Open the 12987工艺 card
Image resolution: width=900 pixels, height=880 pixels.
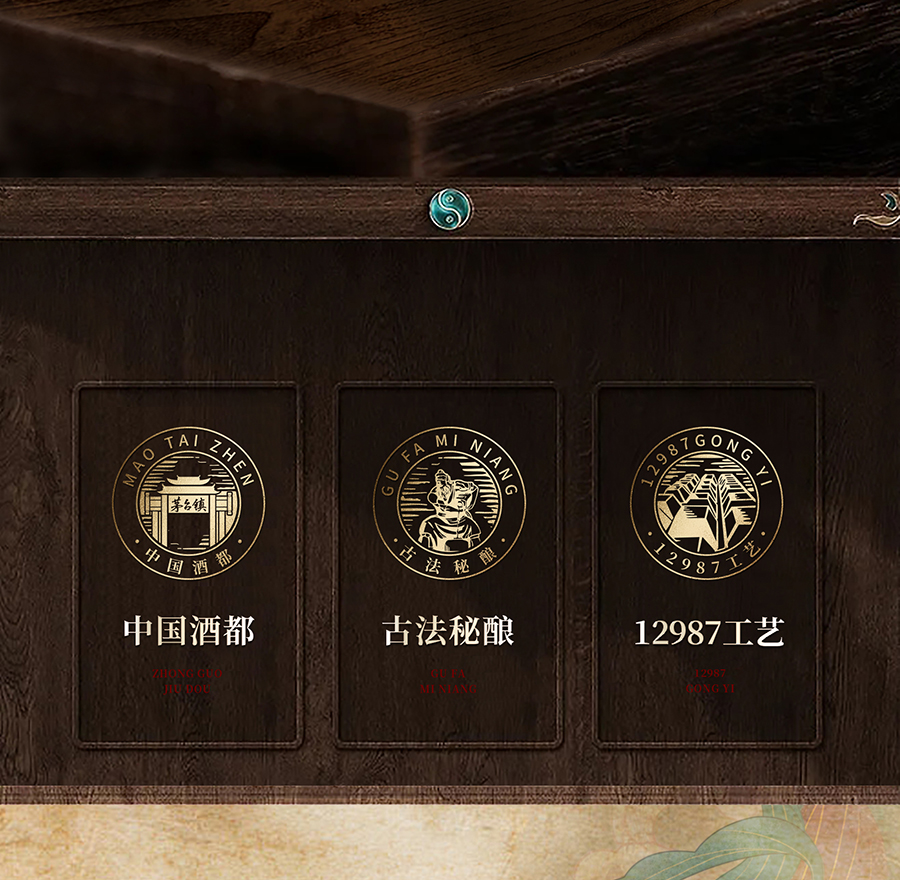point(708,565)
